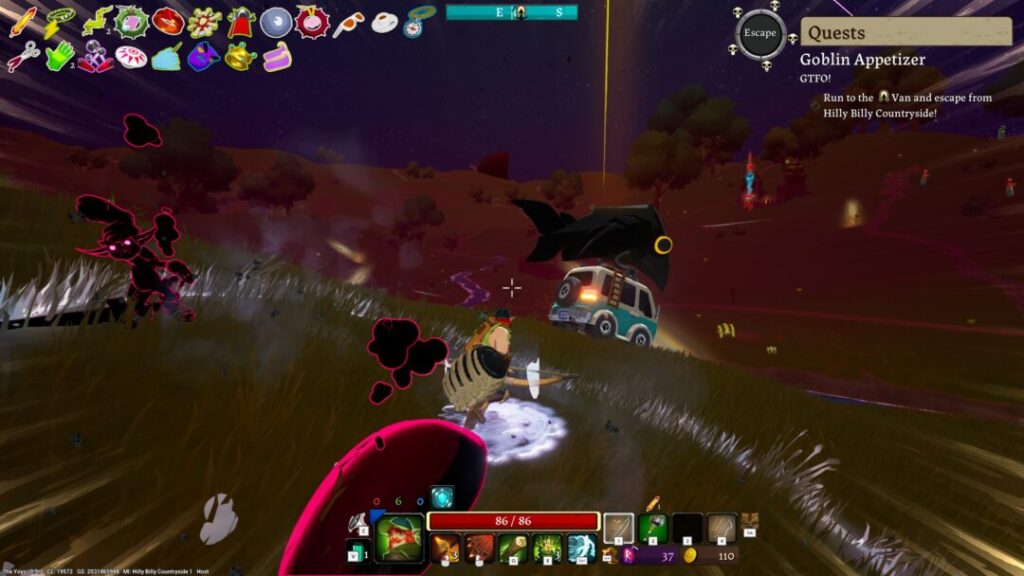Inspect the golden crown relic icon
This screenshot has width=1024, height=576.
[240, 56]
